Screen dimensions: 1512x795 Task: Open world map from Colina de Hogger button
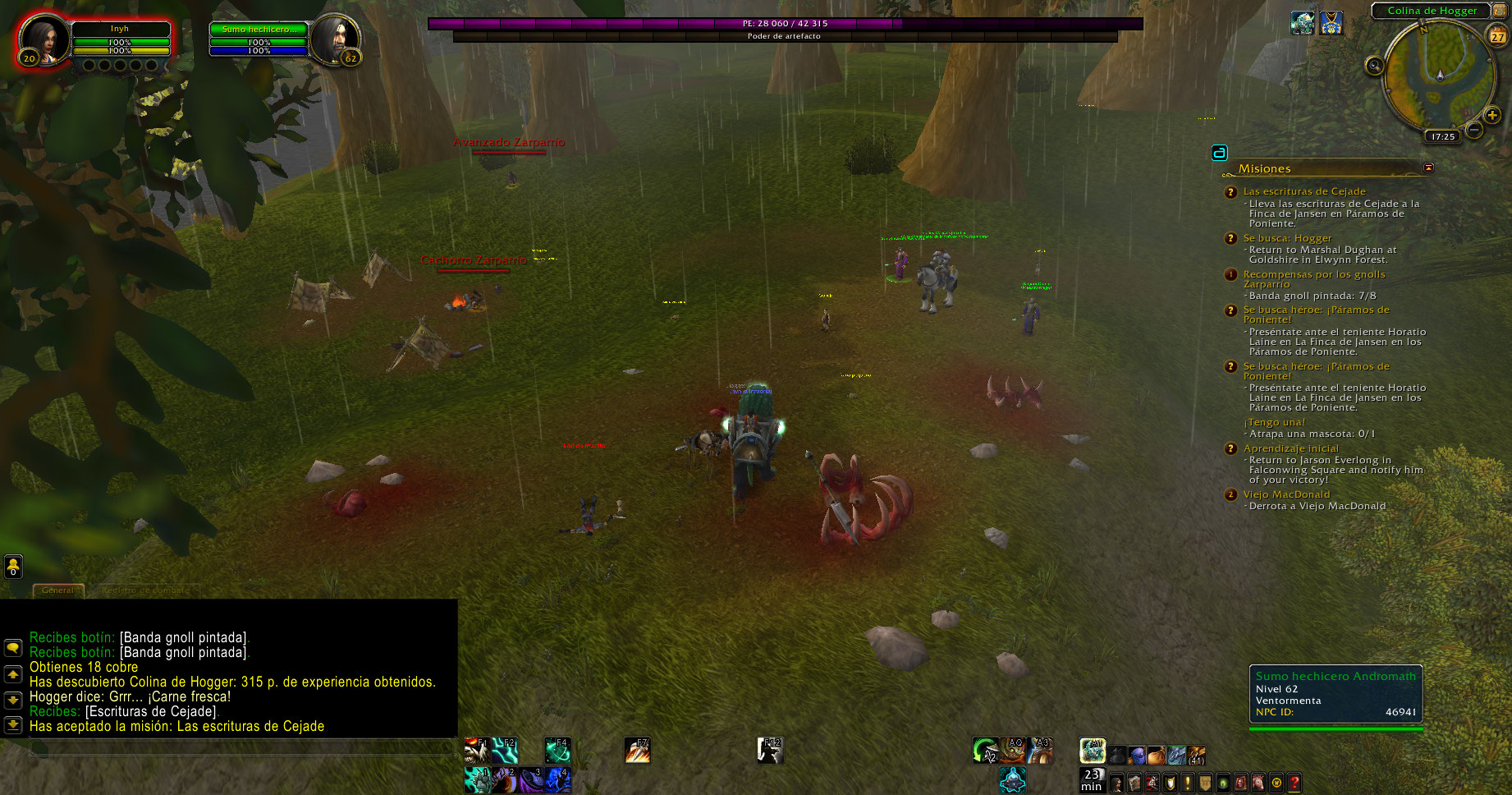(1432, 11)
